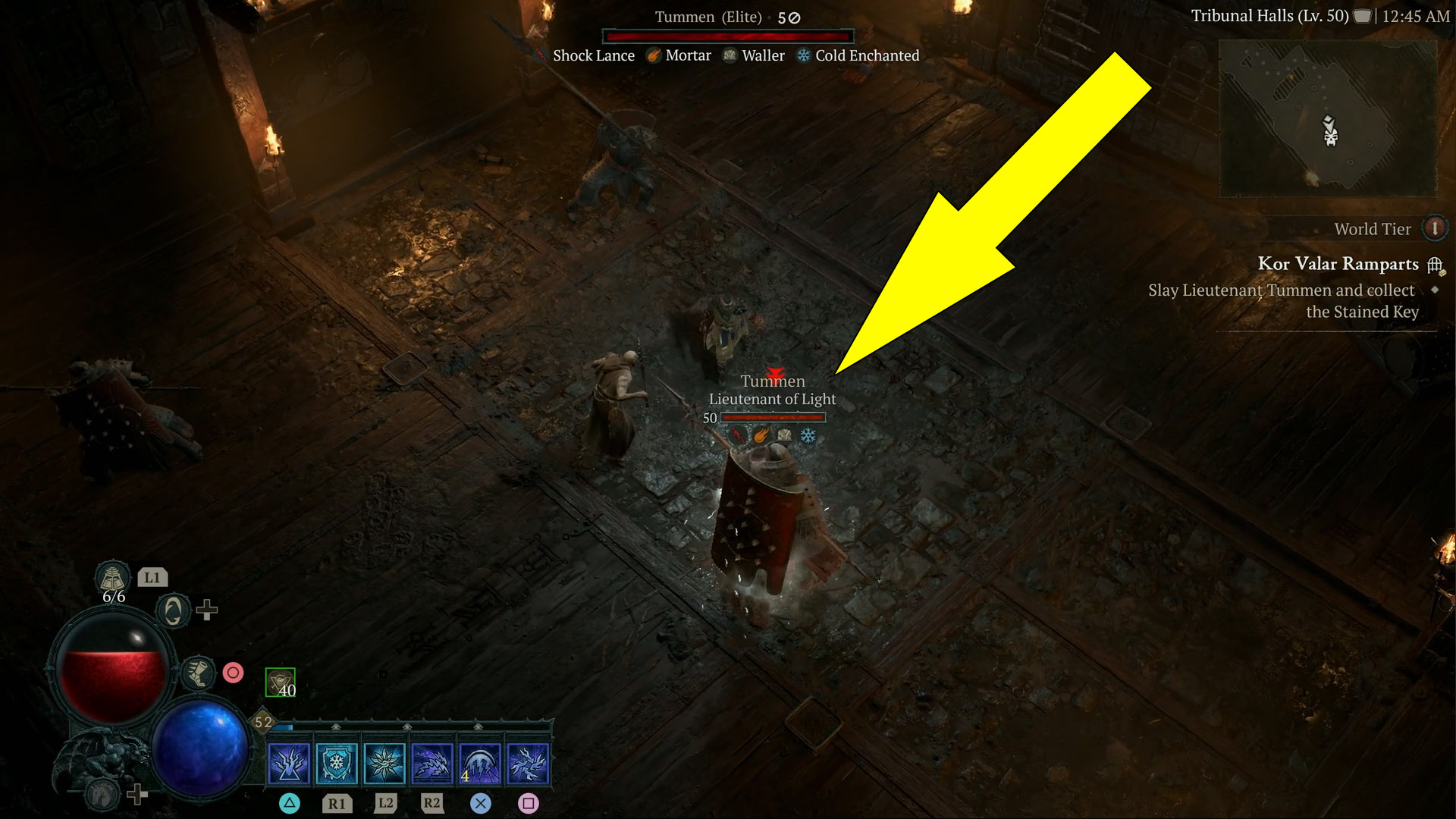Open the Kor Valar Ramparts quest title

(x=1339, y=265)
